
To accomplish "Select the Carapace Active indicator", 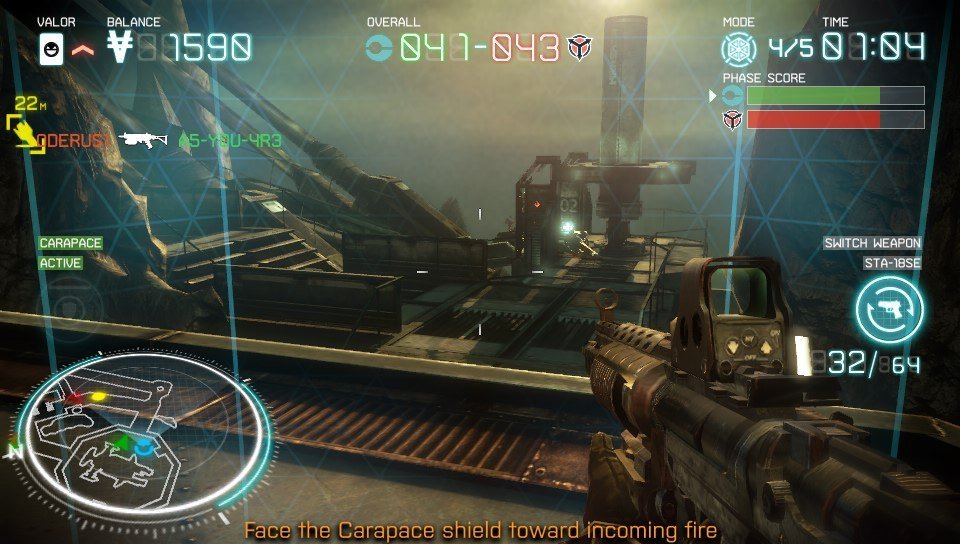I will tap(69, 253).
